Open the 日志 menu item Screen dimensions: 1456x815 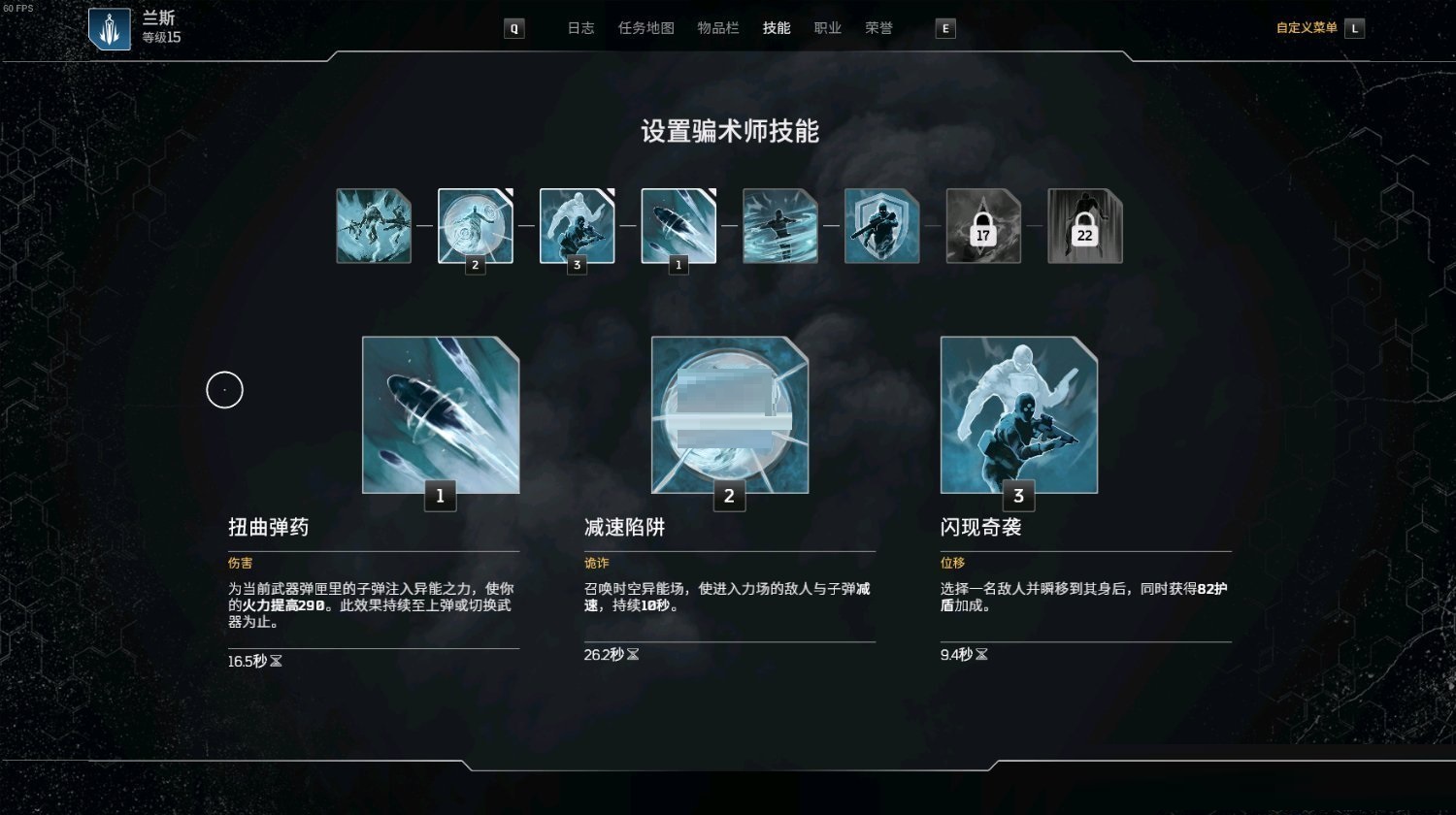click(x=580, y=28)
